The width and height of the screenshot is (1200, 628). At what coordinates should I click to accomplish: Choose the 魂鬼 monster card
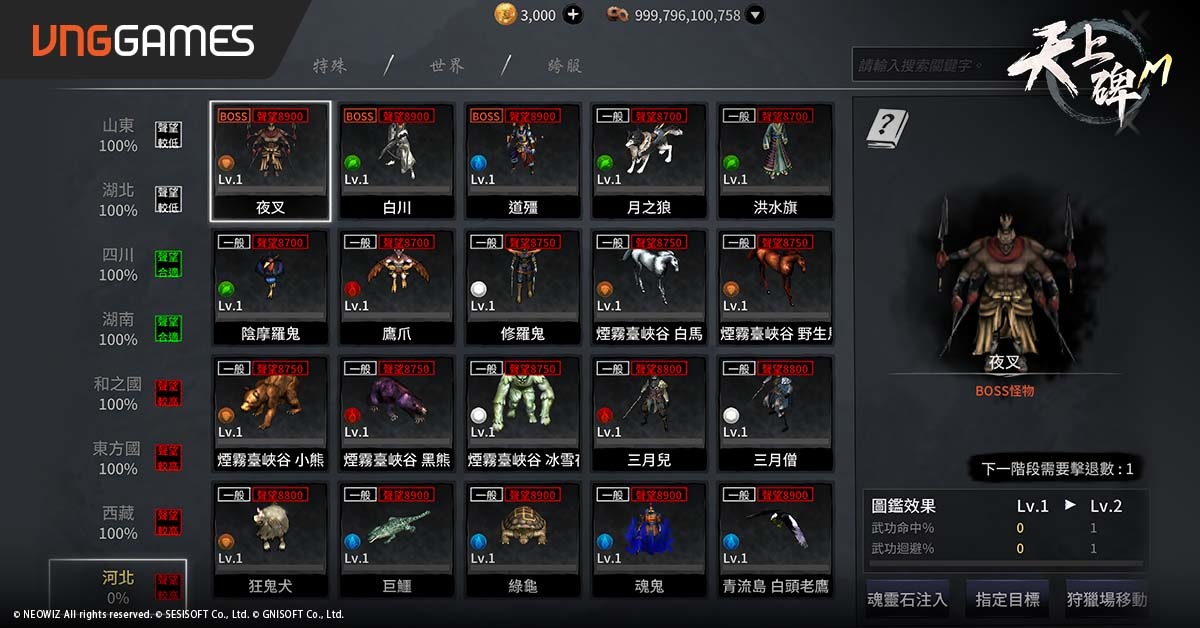[649, 540]
